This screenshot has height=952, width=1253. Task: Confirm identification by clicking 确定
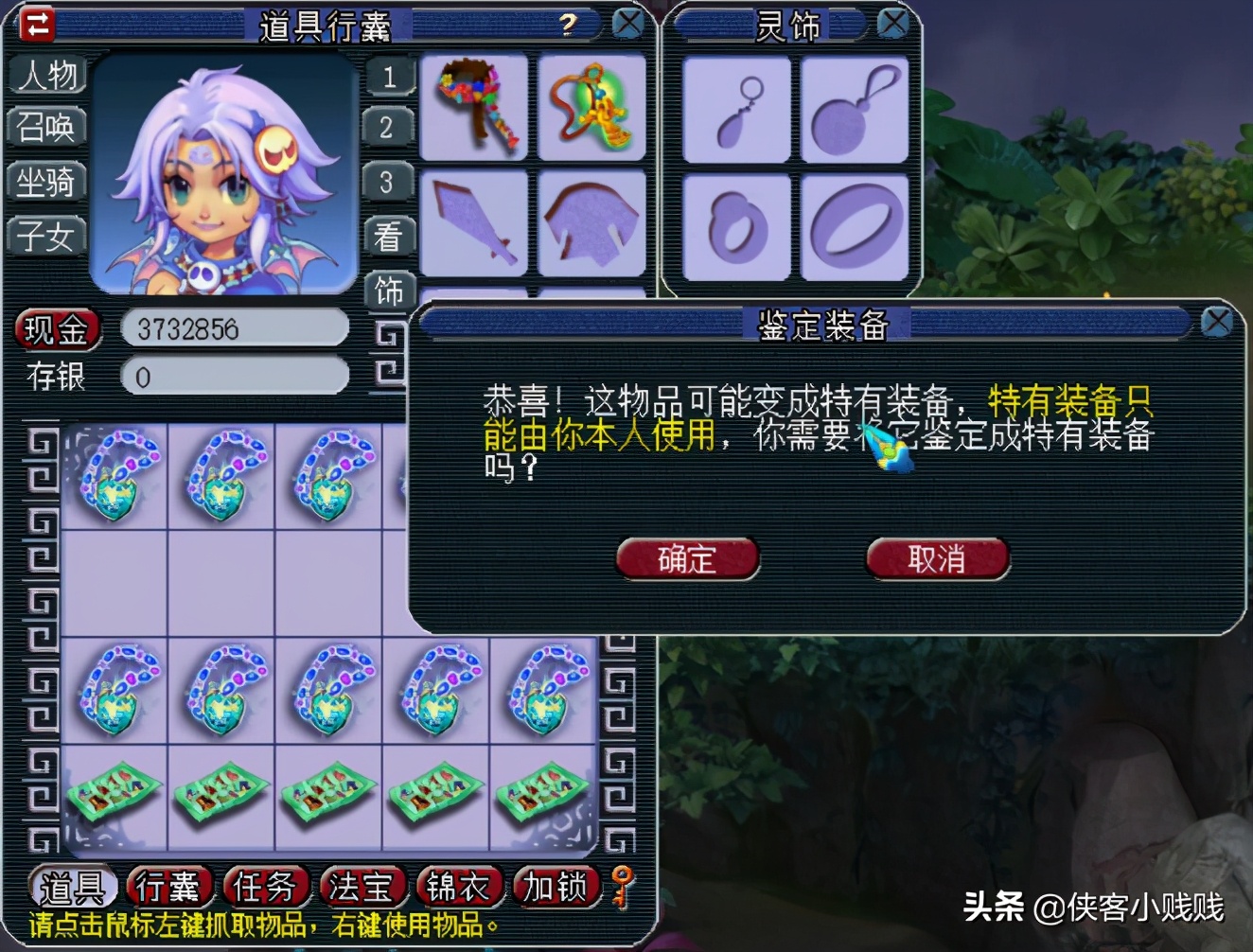pyautogui.click(x=685, y=559)
